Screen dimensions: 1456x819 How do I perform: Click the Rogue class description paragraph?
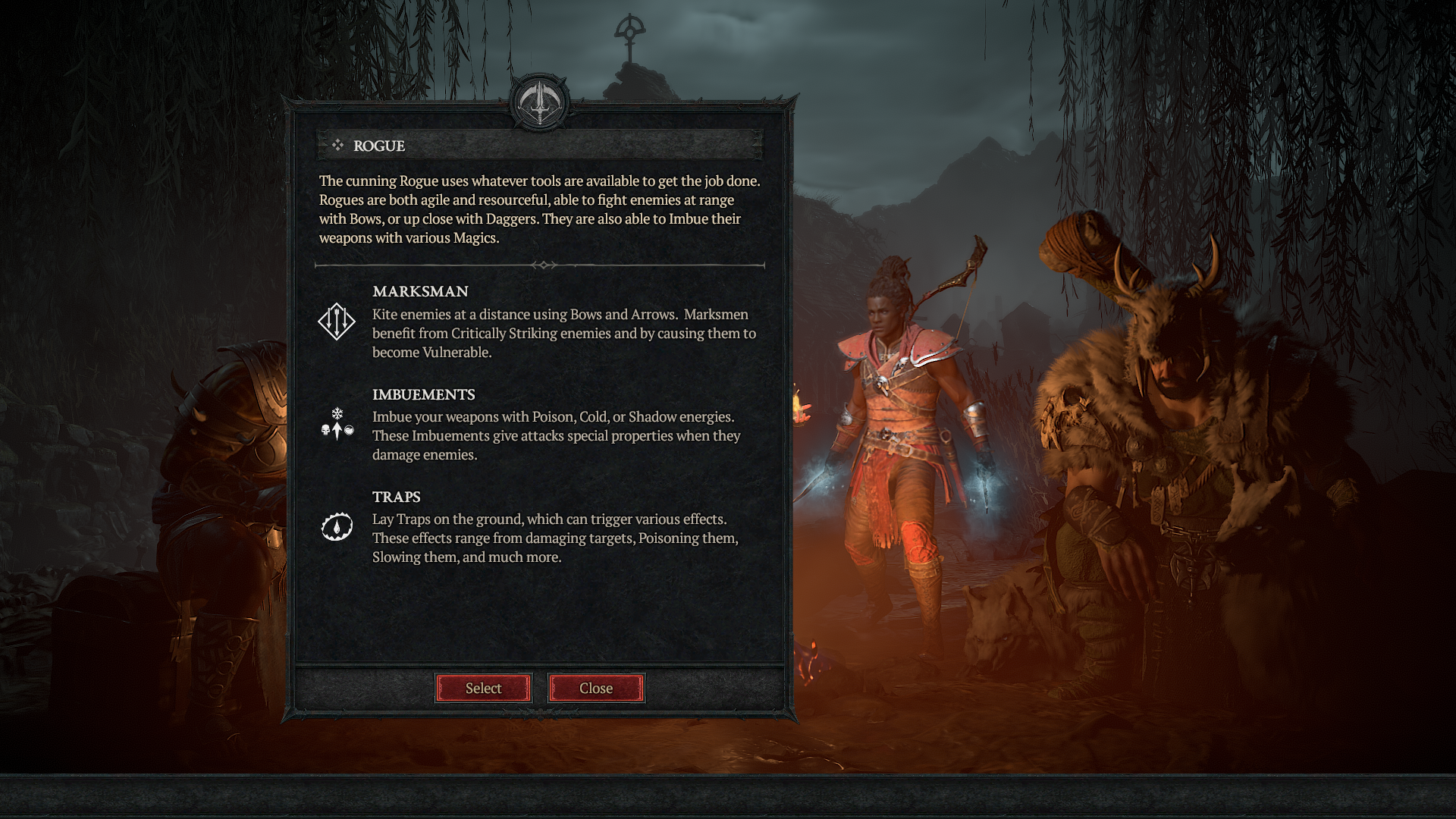pos(538,209)
